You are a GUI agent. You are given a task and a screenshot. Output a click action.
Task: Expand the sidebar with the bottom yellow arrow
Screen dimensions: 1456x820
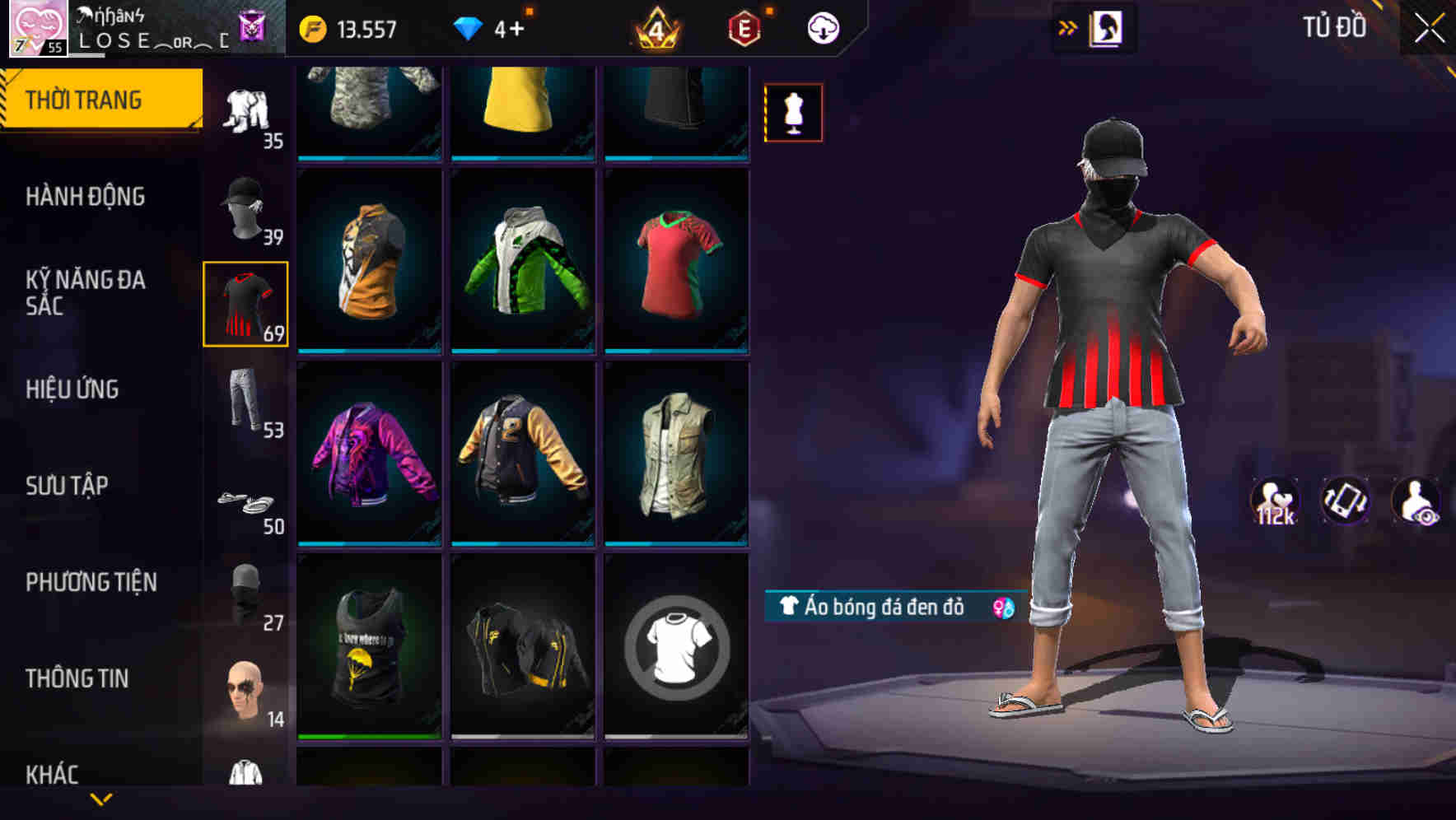[101, 800]
